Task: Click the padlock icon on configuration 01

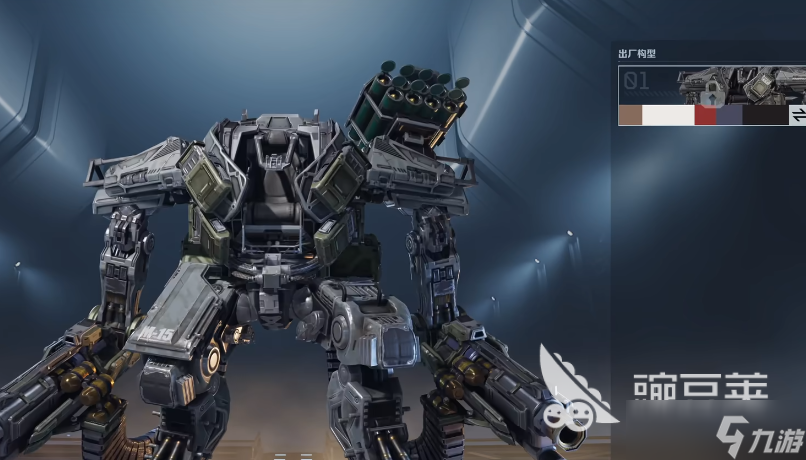Action: click(x=711, y=95)
